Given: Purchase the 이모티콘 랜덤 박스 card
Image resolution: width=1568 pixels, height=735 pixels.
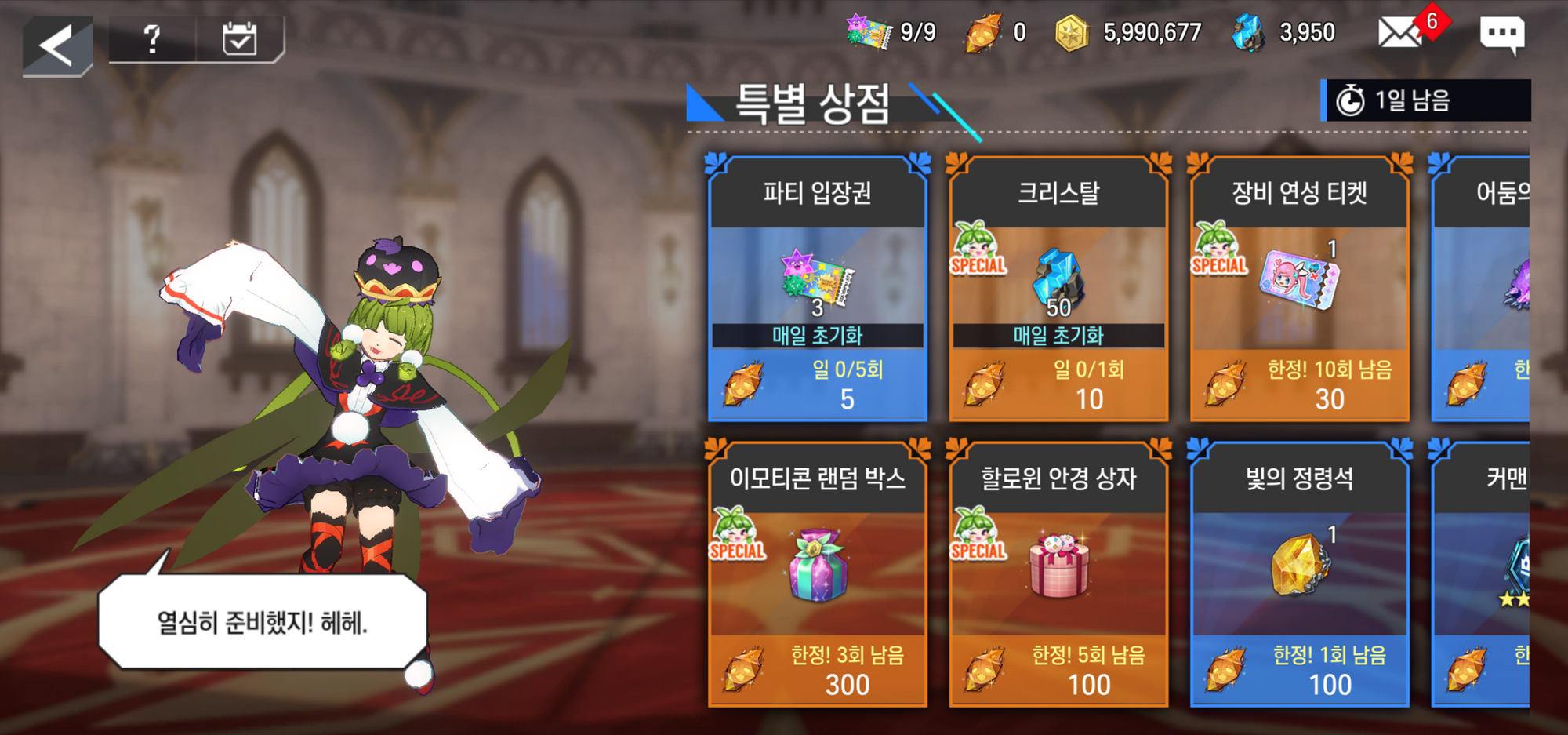Looking at the screenshot, I should pos(817,574).
